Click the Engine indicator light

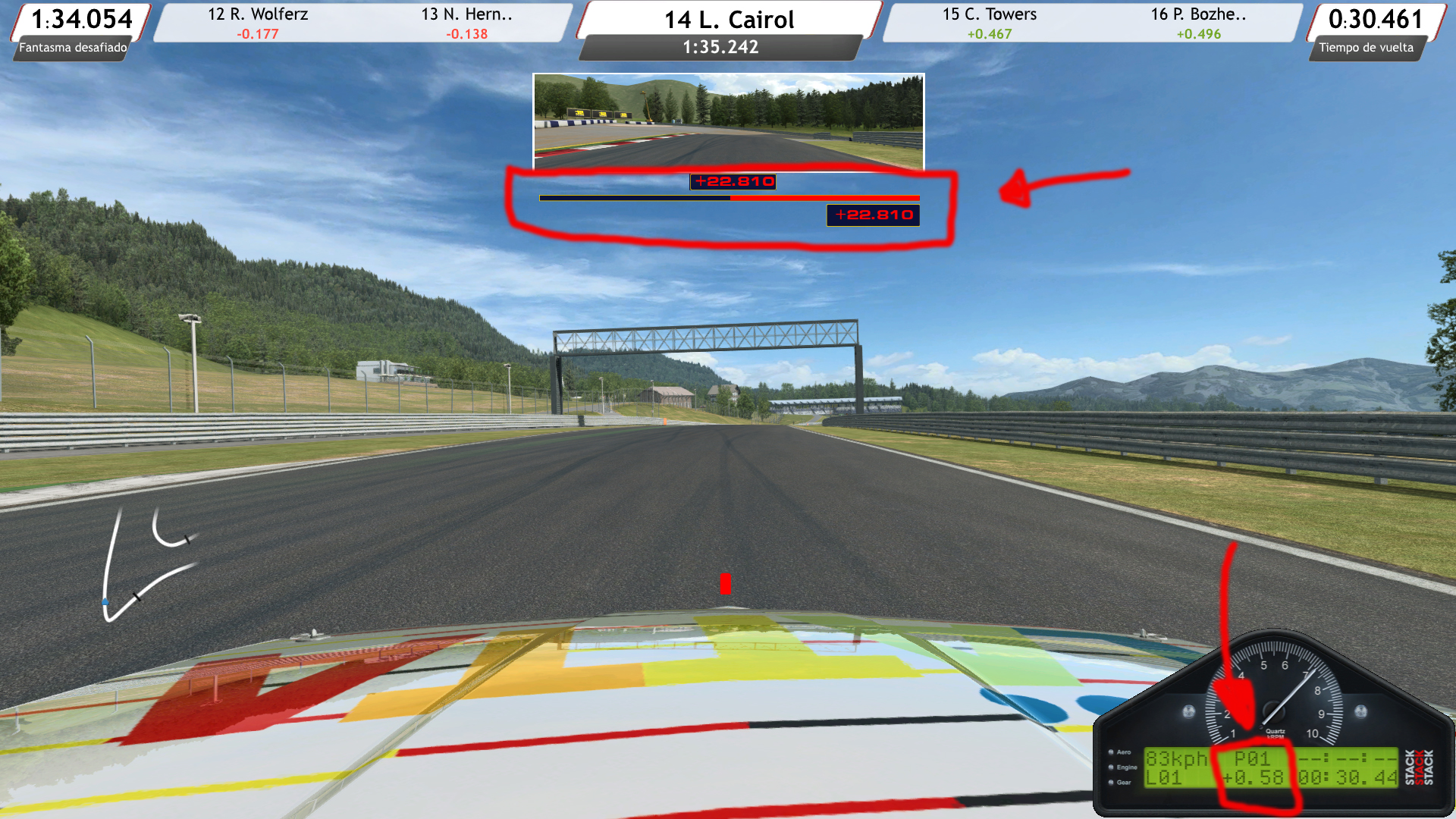point(1109,767)
